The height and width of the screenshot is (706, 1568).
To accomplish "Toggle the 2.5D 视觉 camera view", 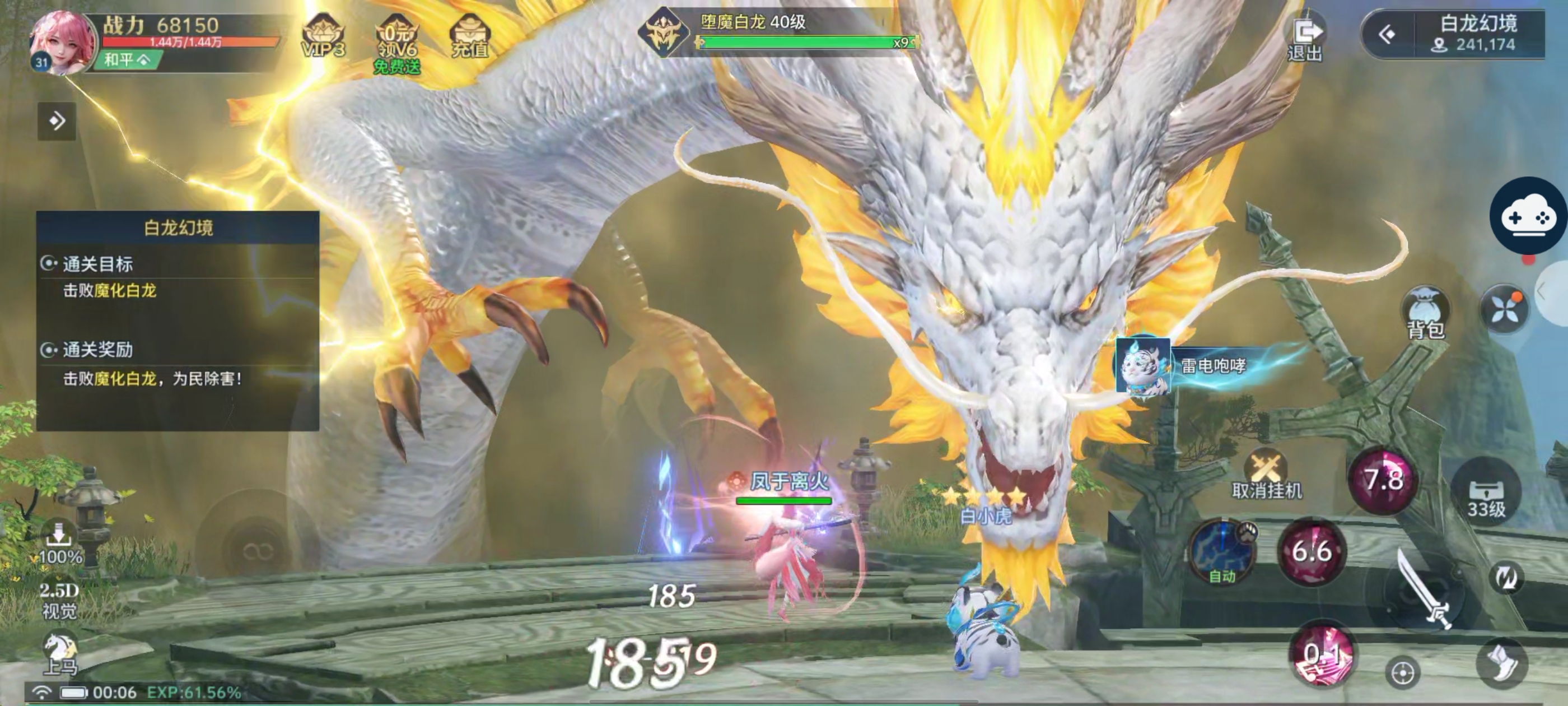I will click(x=59, y=600).
